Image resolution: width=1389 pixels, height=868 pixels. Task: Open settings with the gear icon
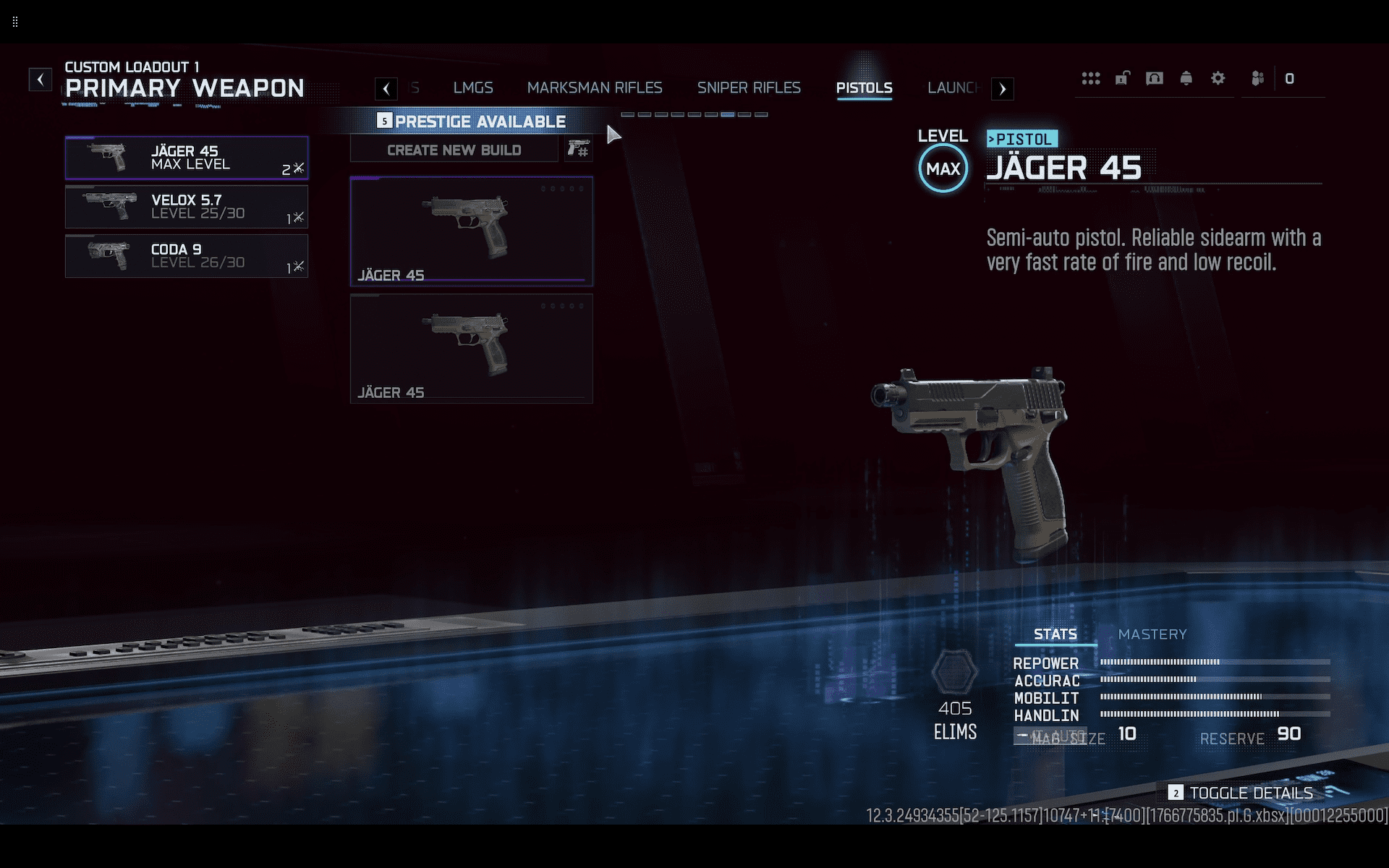point(1218,78)
